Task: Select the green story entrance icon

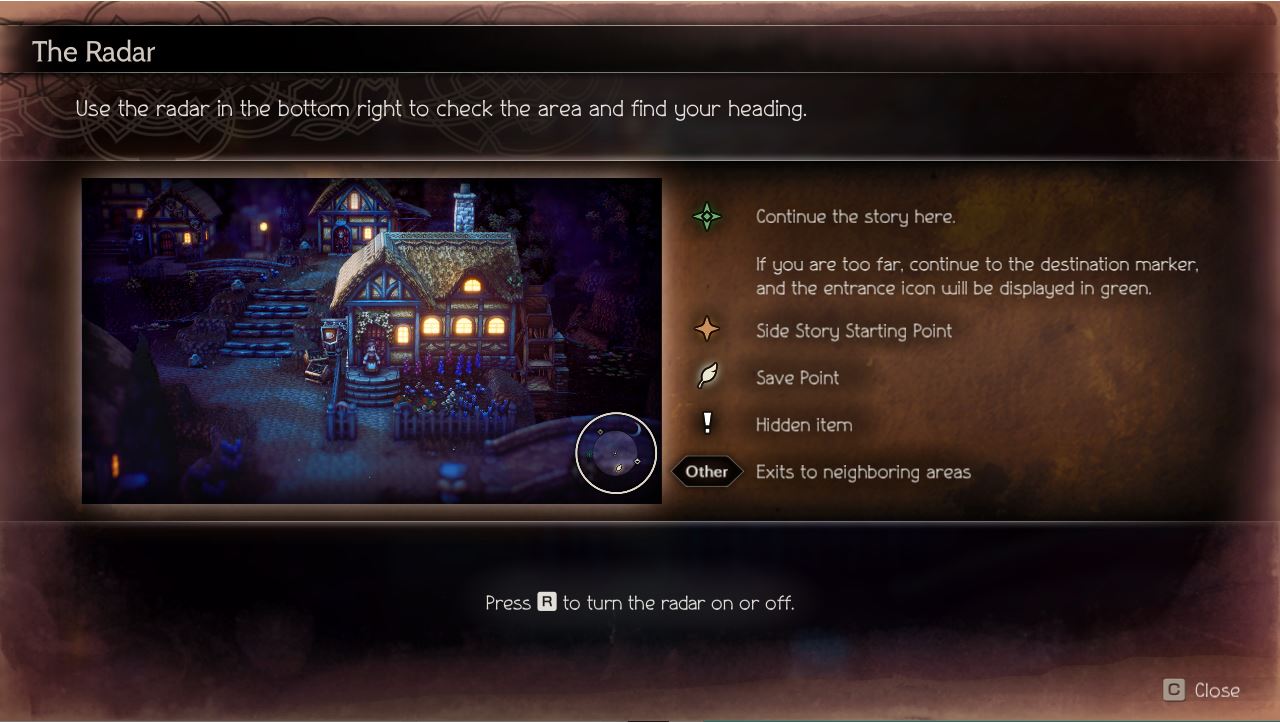Action: pos(706,216)
